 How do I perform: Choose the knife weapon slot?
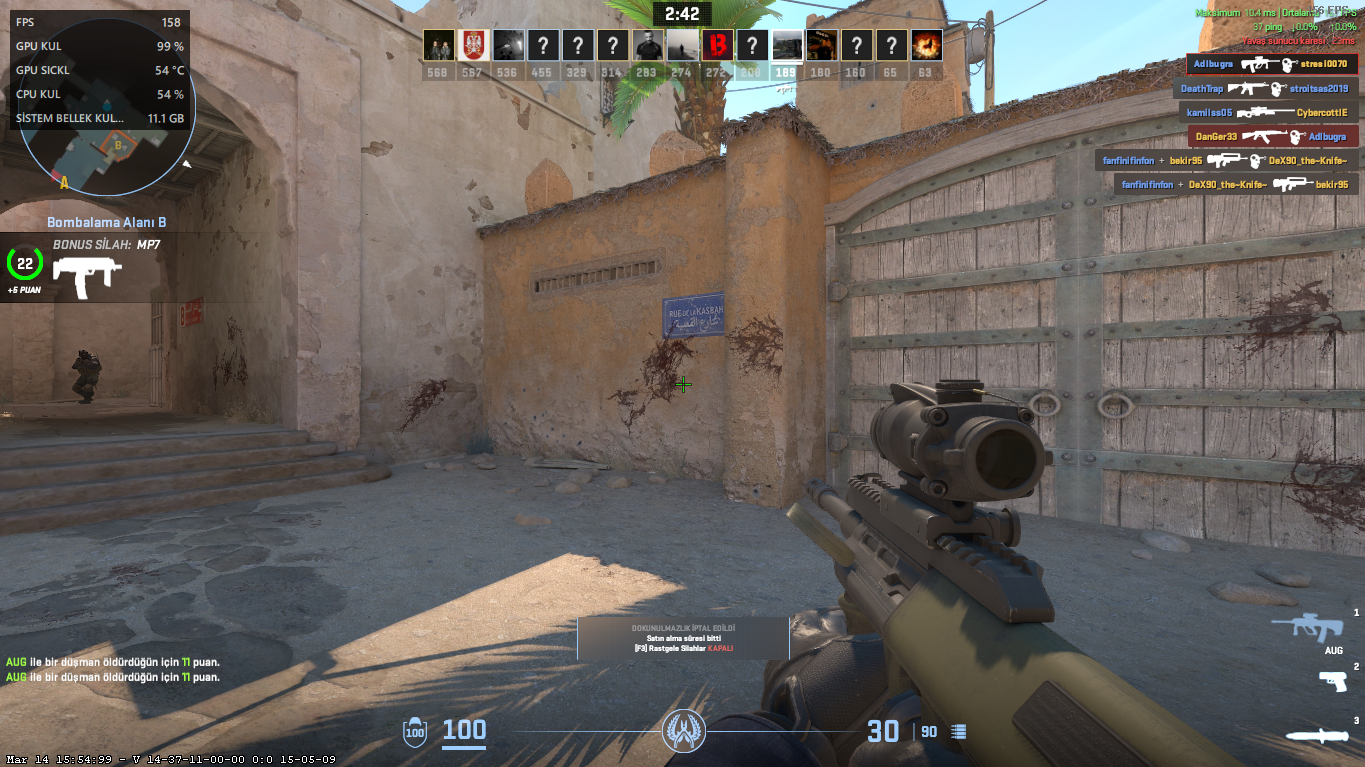pos(1317,736)
